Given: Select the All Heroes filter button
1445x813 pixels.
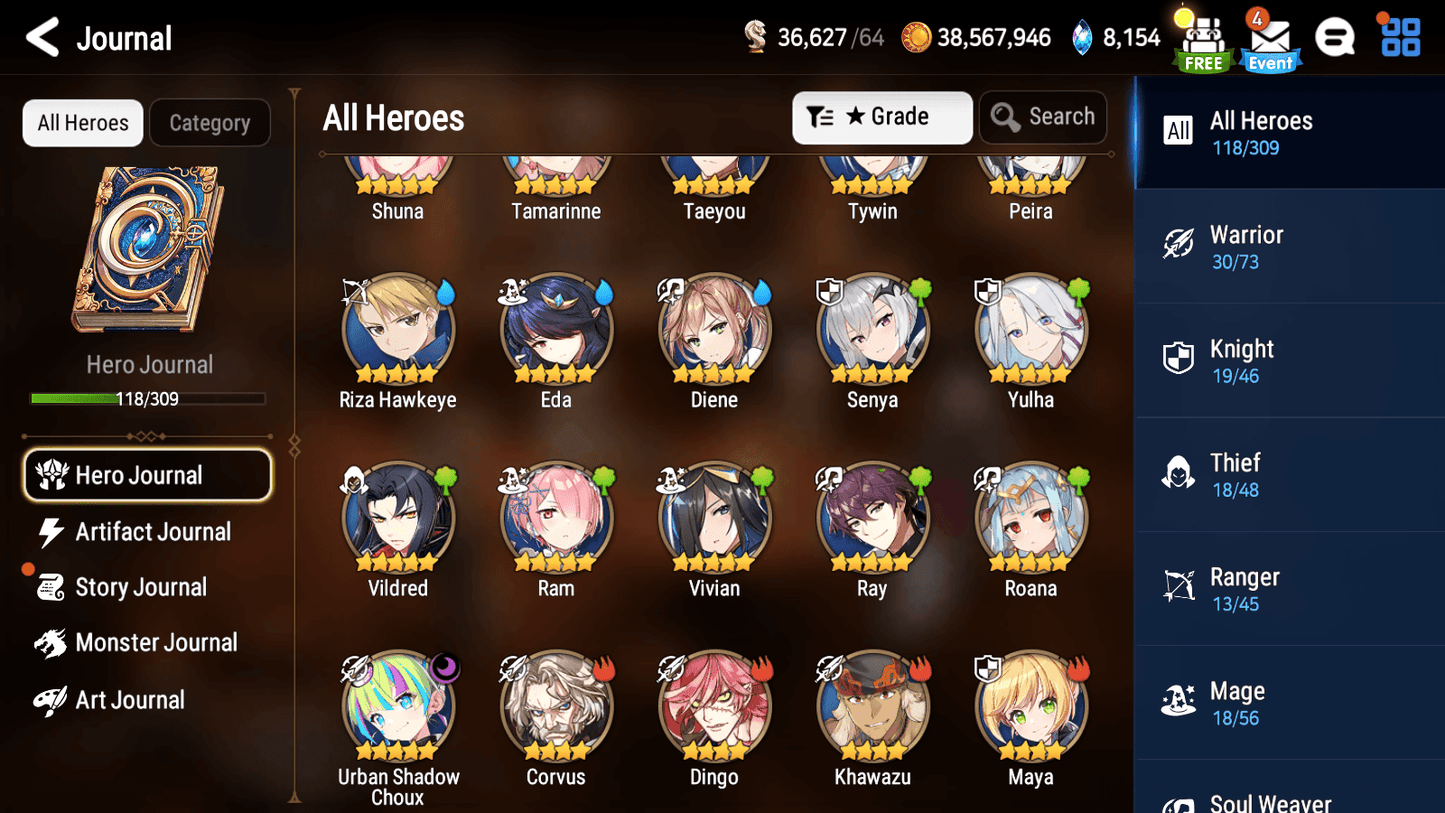Looking at the screenshot, I should [82, 122].
